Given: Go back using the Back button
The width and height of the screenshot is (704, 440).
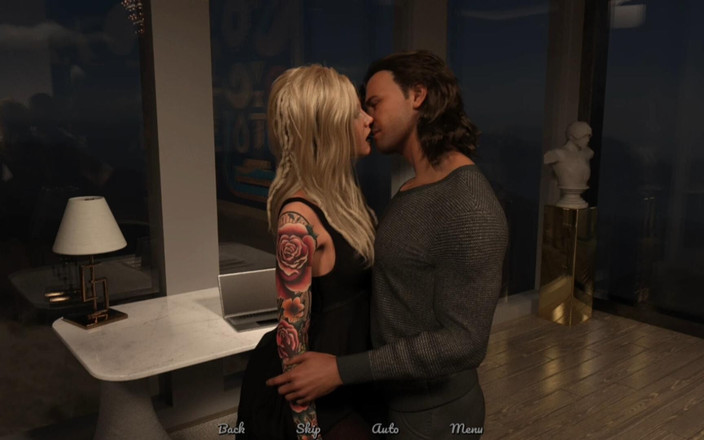Looking at the screenshot, I should tap(231, 428).
